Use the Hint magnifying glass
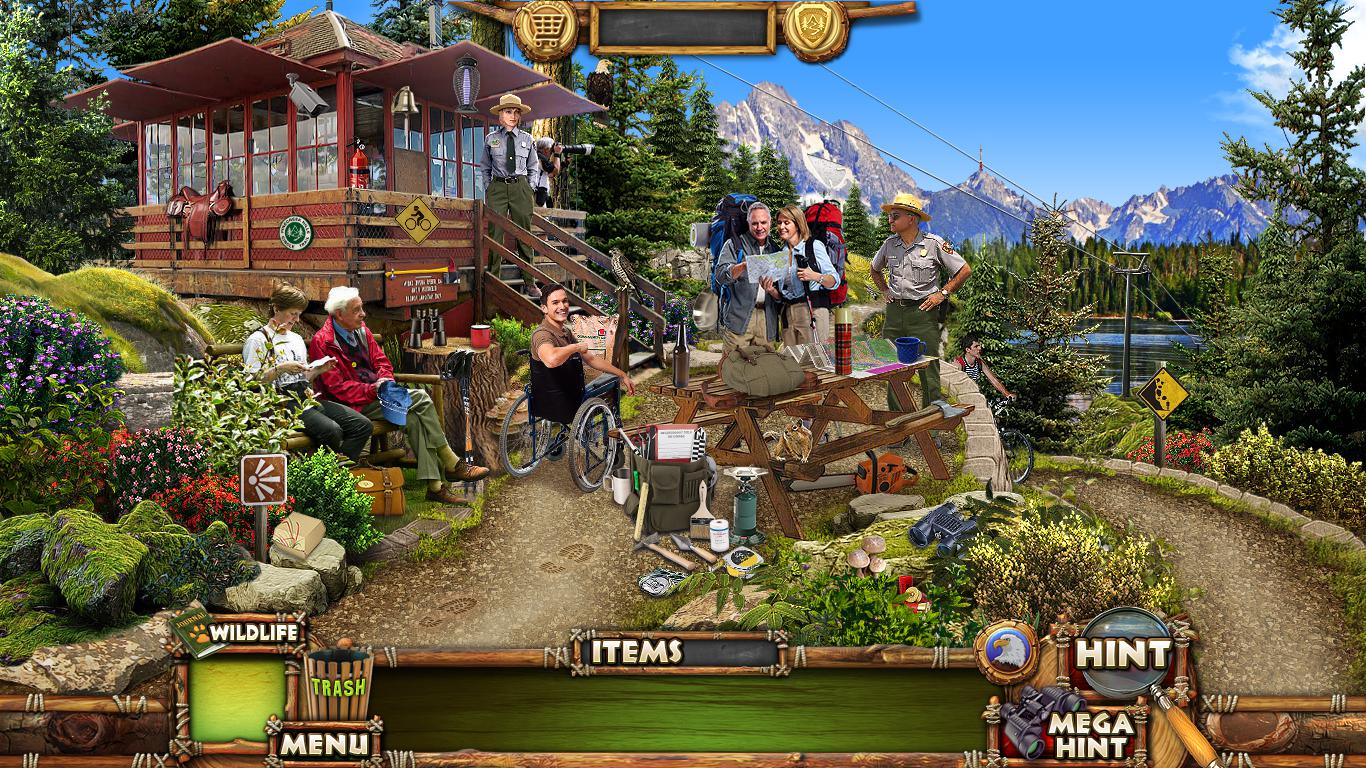Viewport: 1366px width, 768px height. [1124, 654]
